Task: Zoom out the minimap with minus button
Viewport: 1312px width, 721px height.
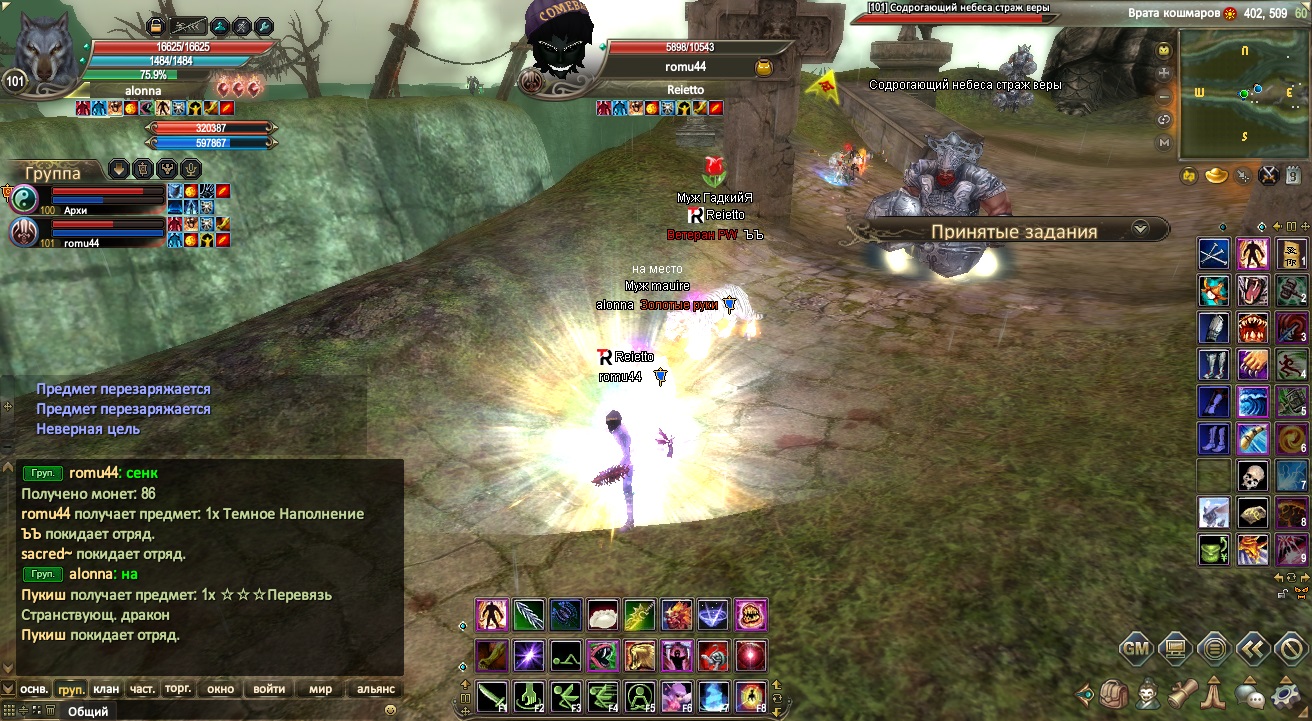Action: (1164, 97)
